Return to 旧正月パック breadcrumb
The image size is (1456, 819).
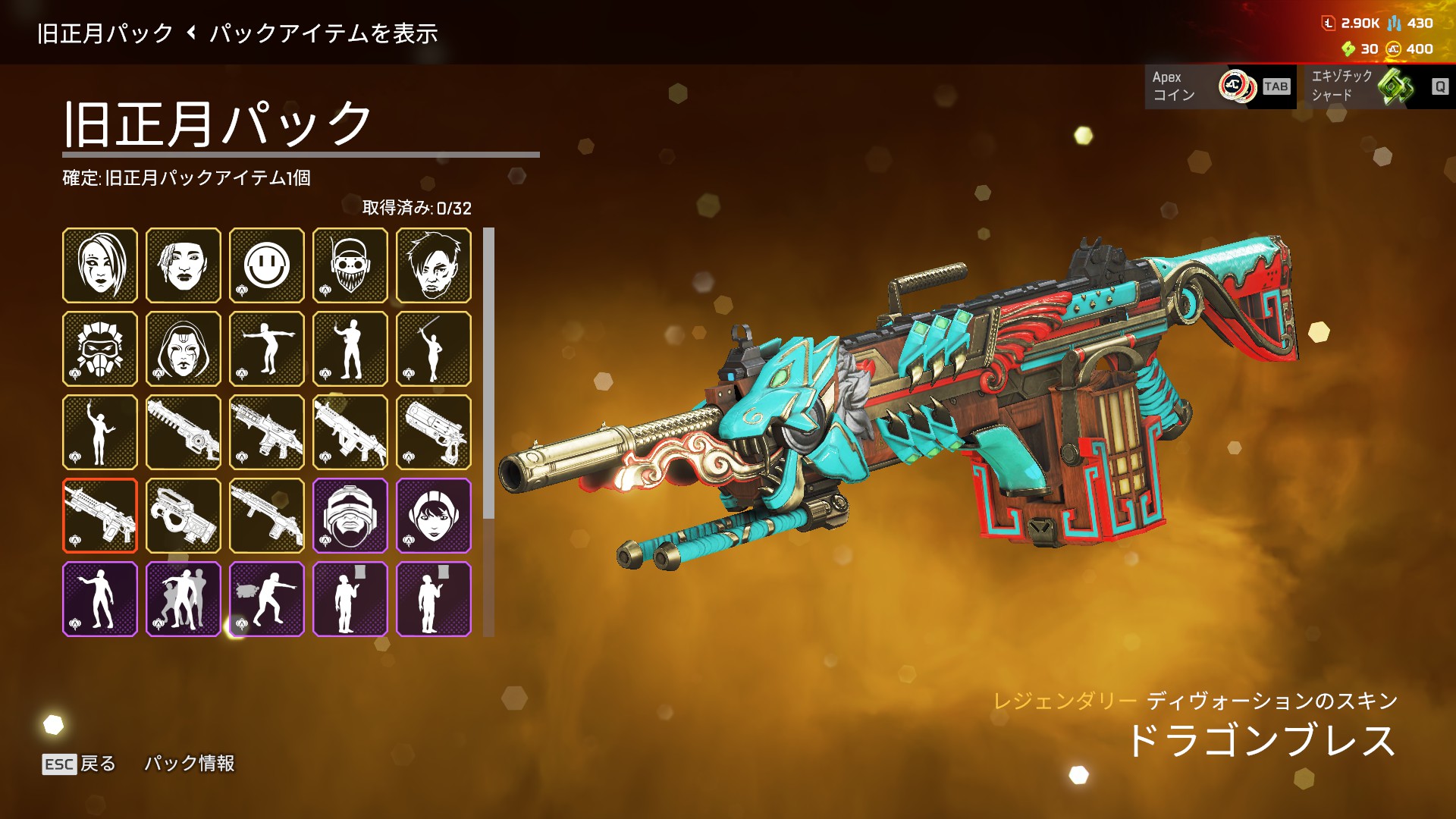105,33
